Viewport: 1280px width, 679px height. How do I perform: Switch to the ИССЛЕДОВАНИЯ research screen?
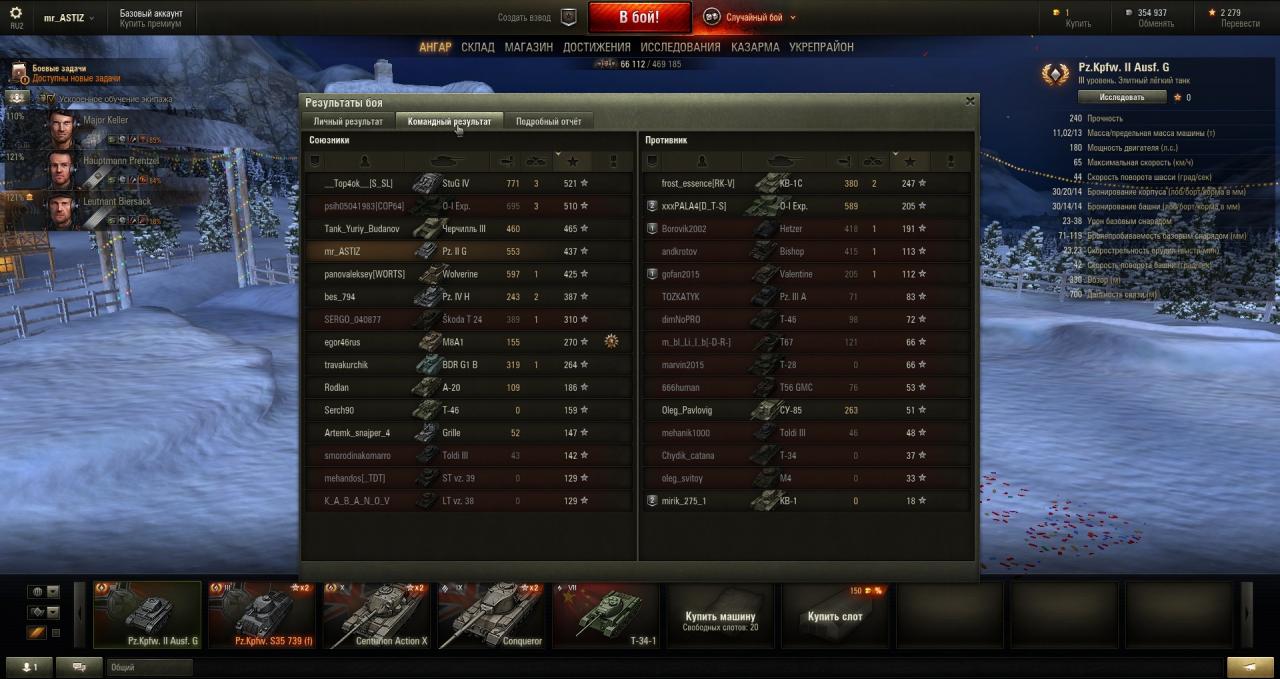coord(680,47)
